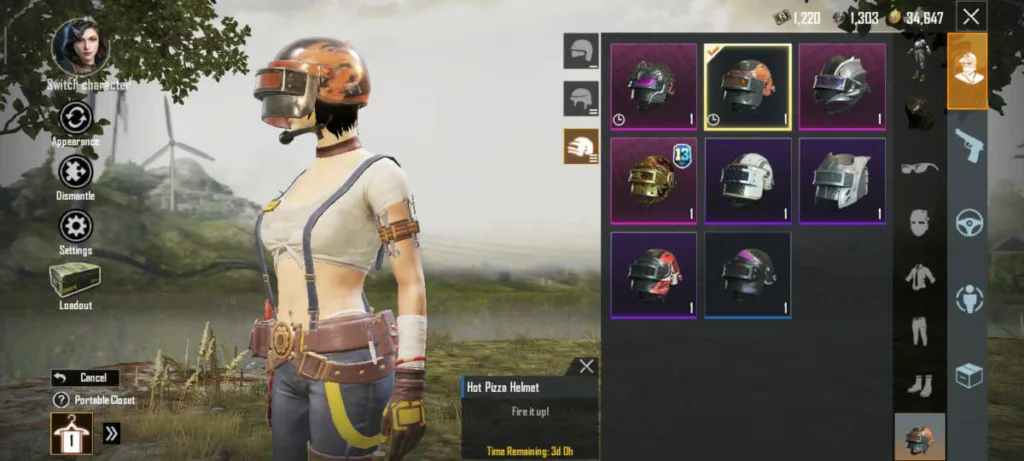Screen dimensions: 1024x461
Task: Close the Hot Pizza Helmet info popup
Action: (586, 366)
